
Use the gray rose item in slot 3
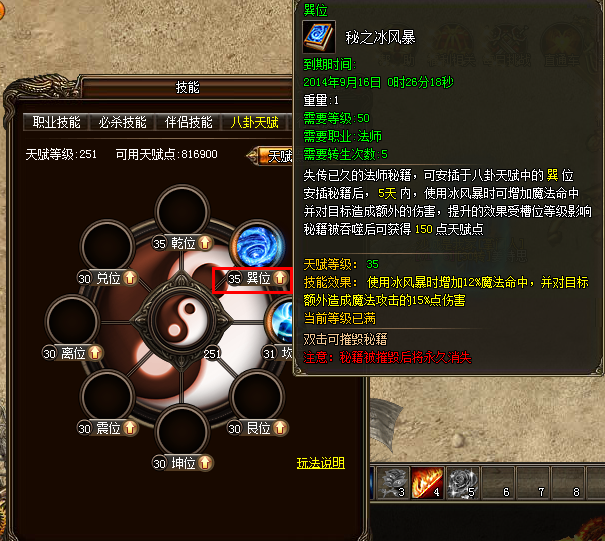point(388,484)
